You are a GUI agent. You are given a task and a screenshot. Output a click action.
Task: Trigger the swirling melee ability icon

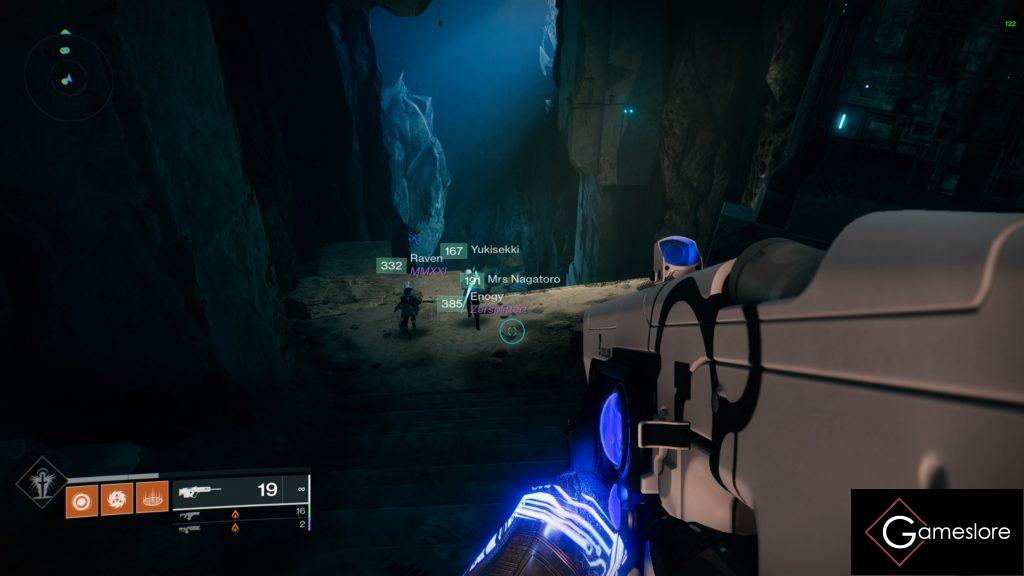click(x=116, y=497)
